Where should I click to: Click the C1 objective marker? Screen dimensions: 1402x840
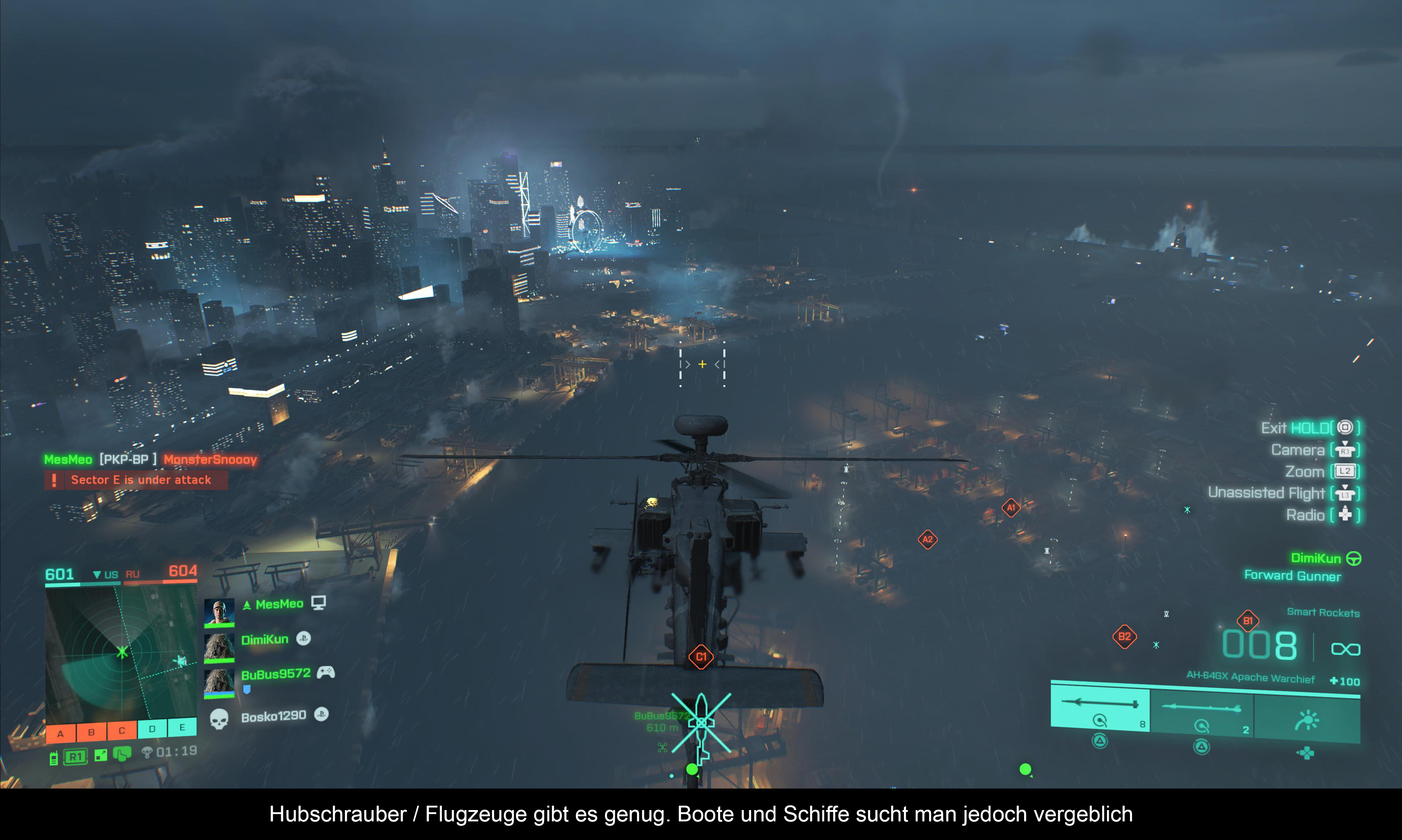[701, 657]
